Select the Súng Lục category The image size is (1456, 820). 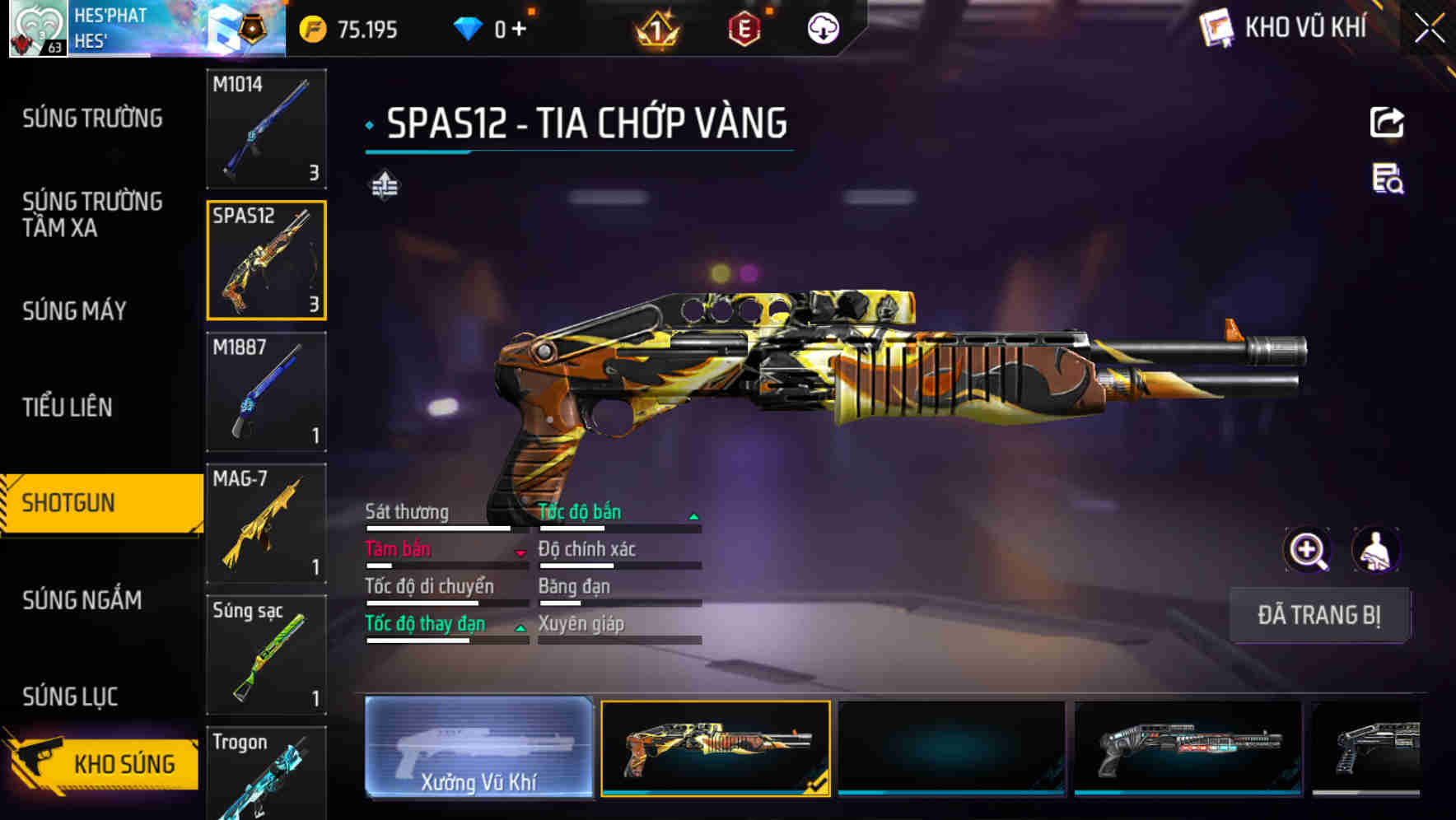[x=70, y=697]
